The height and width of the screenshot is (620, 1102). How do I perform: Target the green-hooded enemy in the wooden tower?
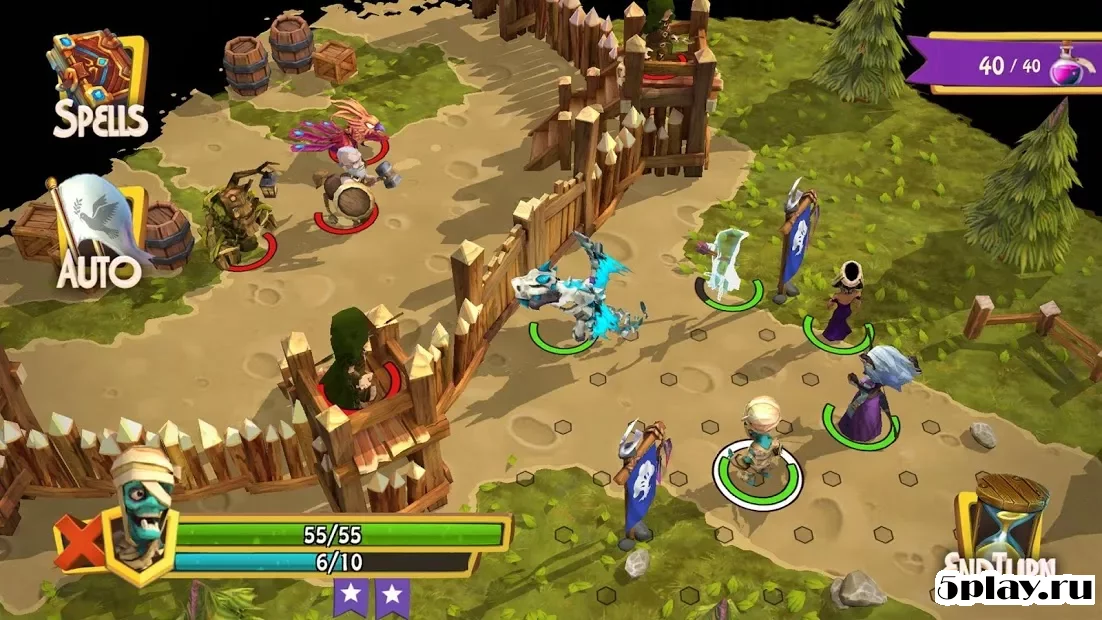[x=350, y=362]
